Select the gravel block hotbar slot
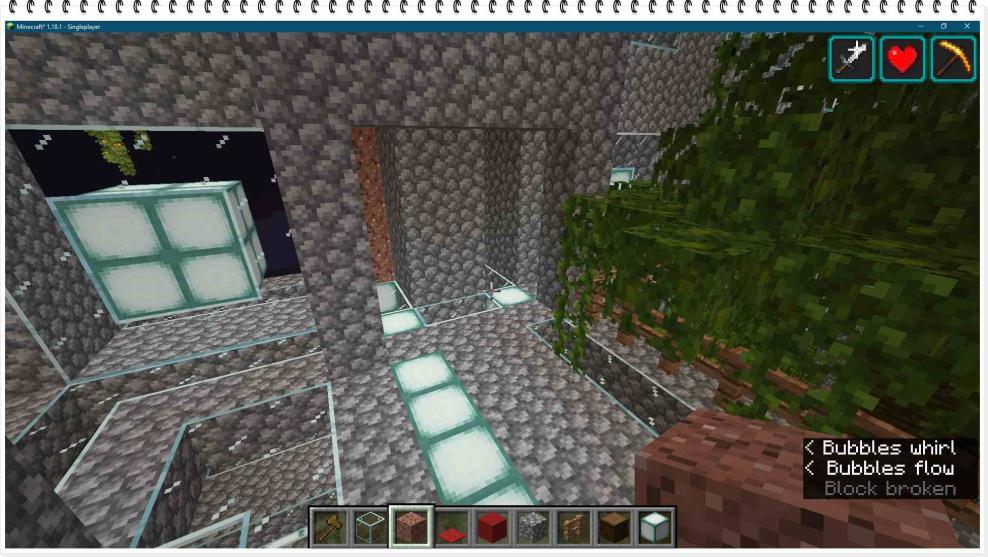The height and width of the screenshot is (557, 988). (x=533, y=527)
